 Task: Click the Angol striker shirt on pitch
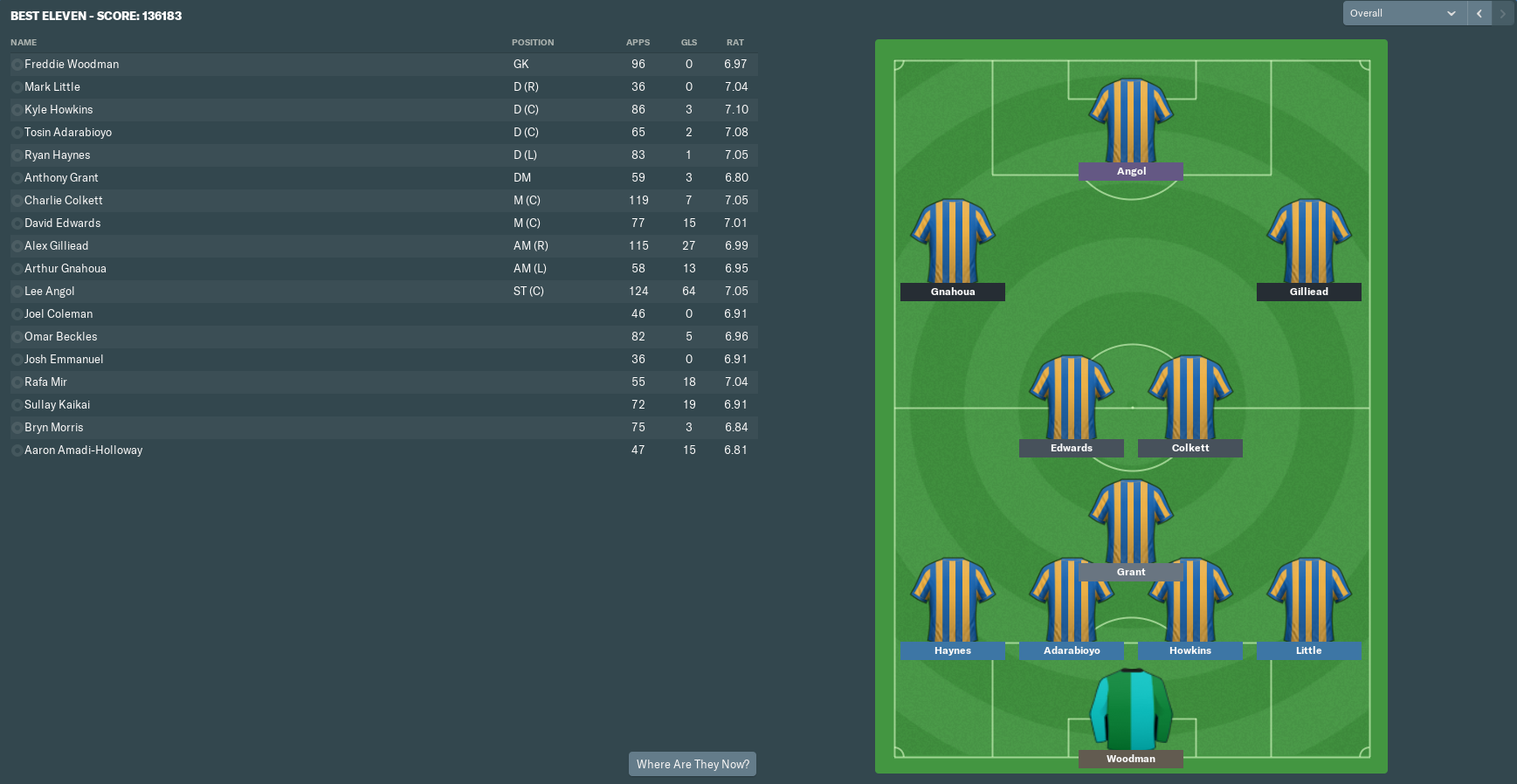pyautogui.click(x=1131, y=121)
